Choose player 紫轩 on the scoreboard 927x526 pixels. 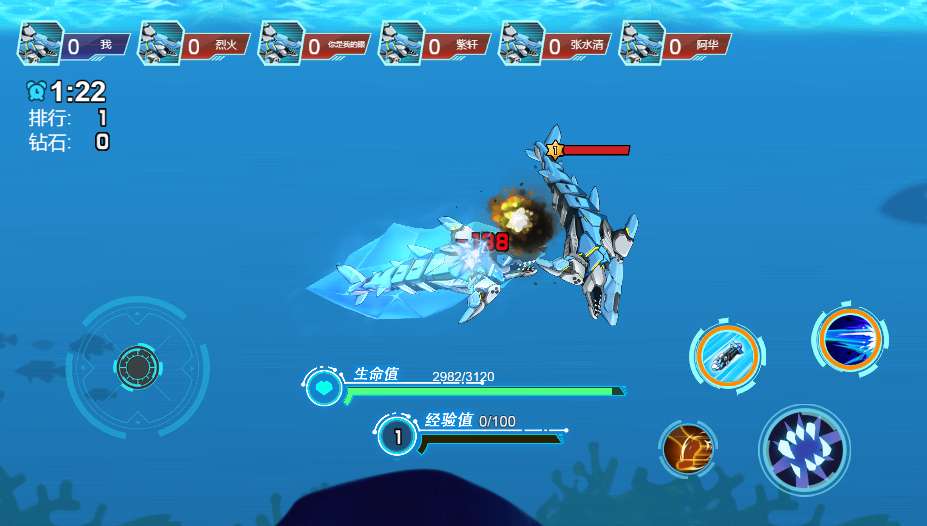tap(435, 45)
